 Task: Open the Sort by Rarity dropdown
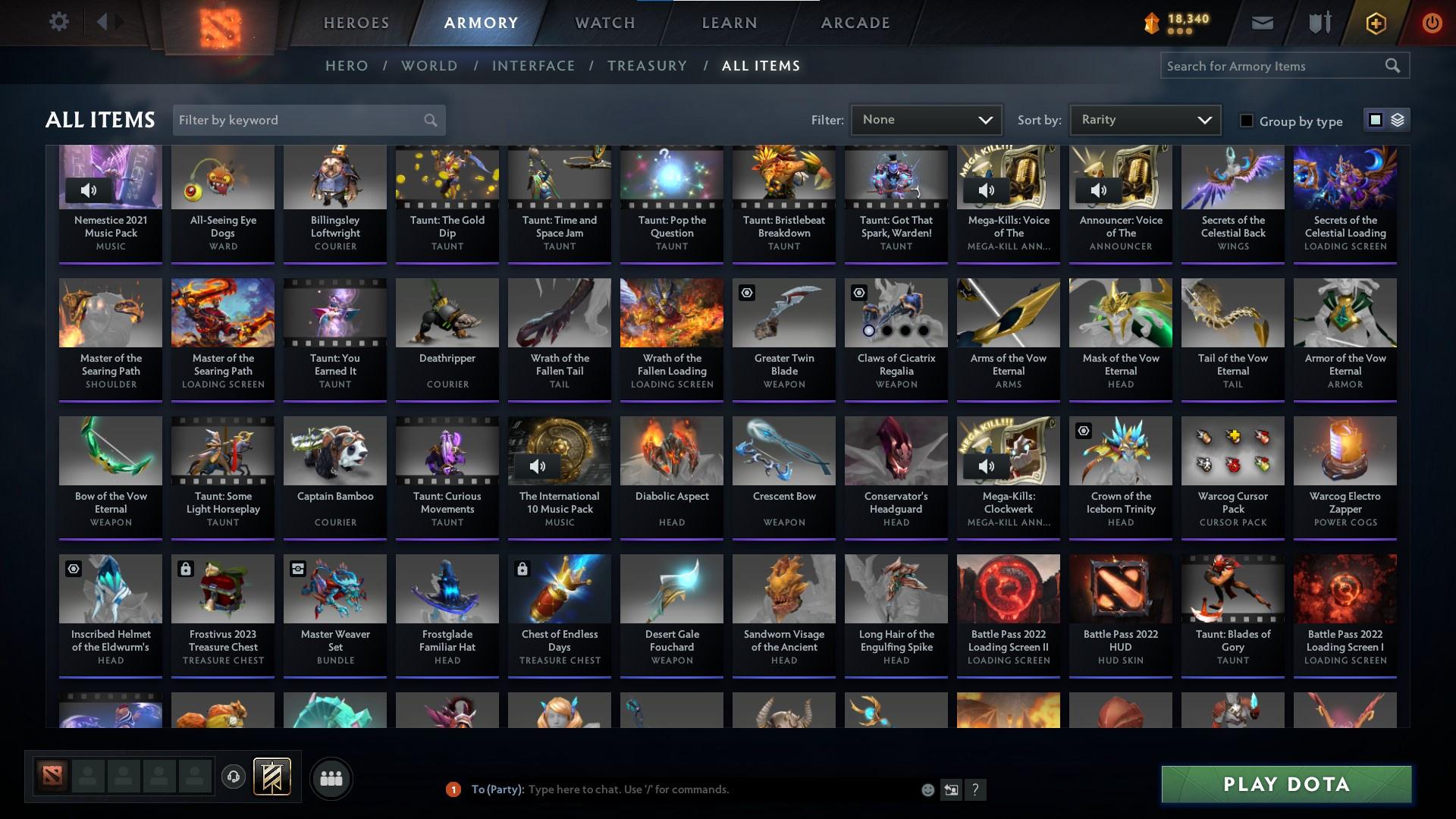tap(1144, 119)
